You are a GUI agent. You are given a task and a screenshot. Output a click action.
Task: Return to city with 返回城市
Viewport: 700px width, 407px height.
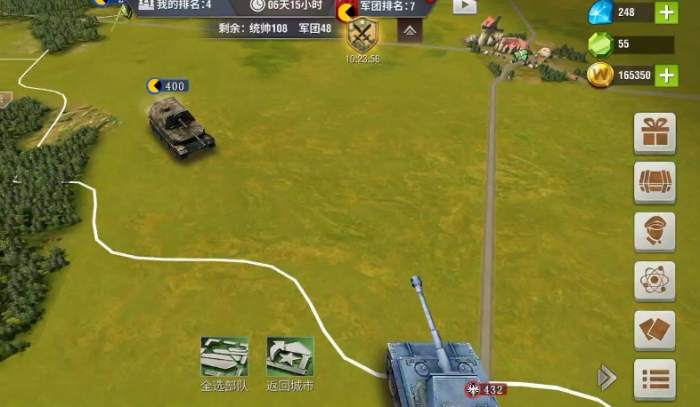tap(290, 357)
